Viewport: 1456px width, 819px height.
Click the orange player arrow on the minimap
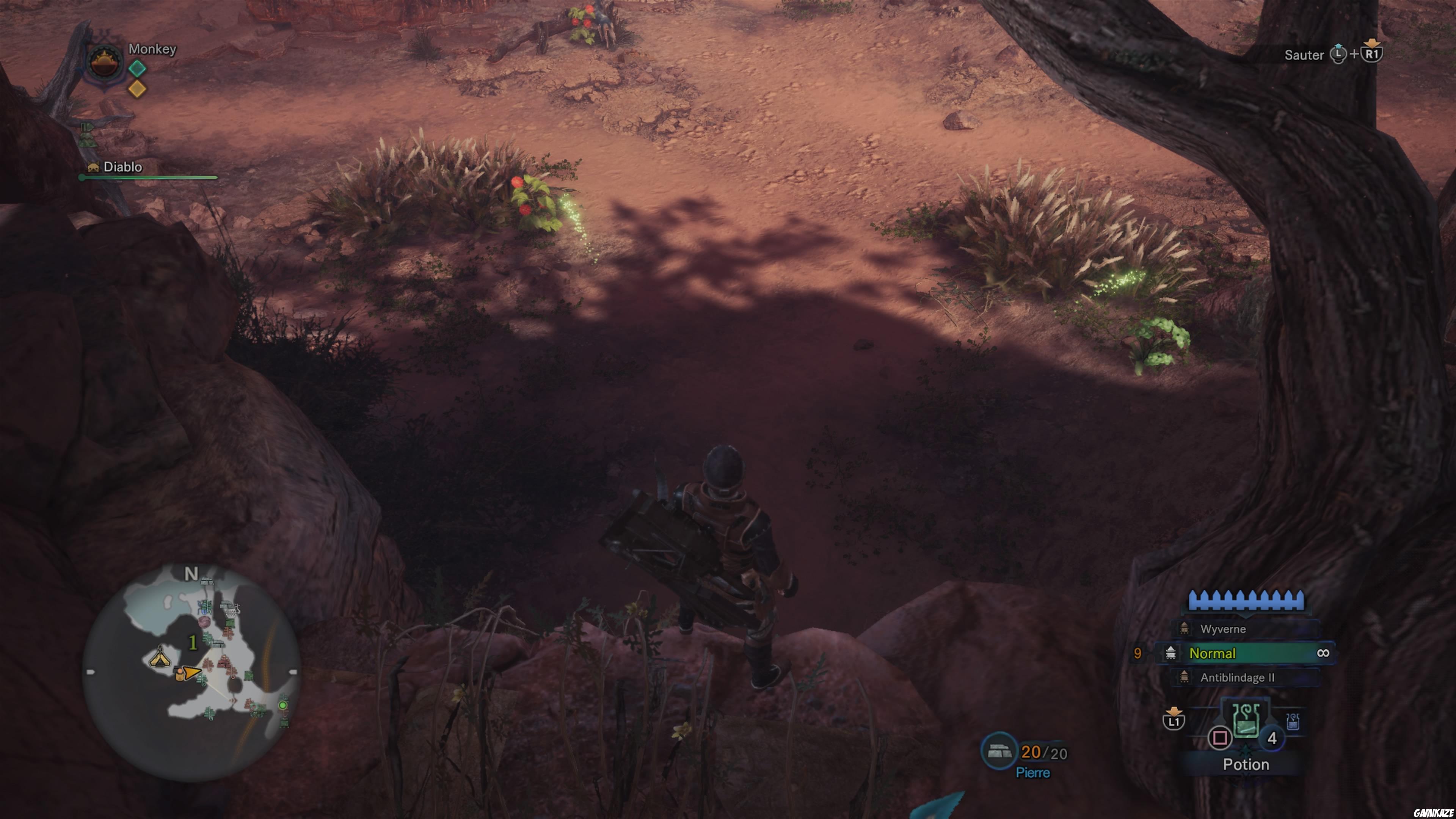pos(193,673)
